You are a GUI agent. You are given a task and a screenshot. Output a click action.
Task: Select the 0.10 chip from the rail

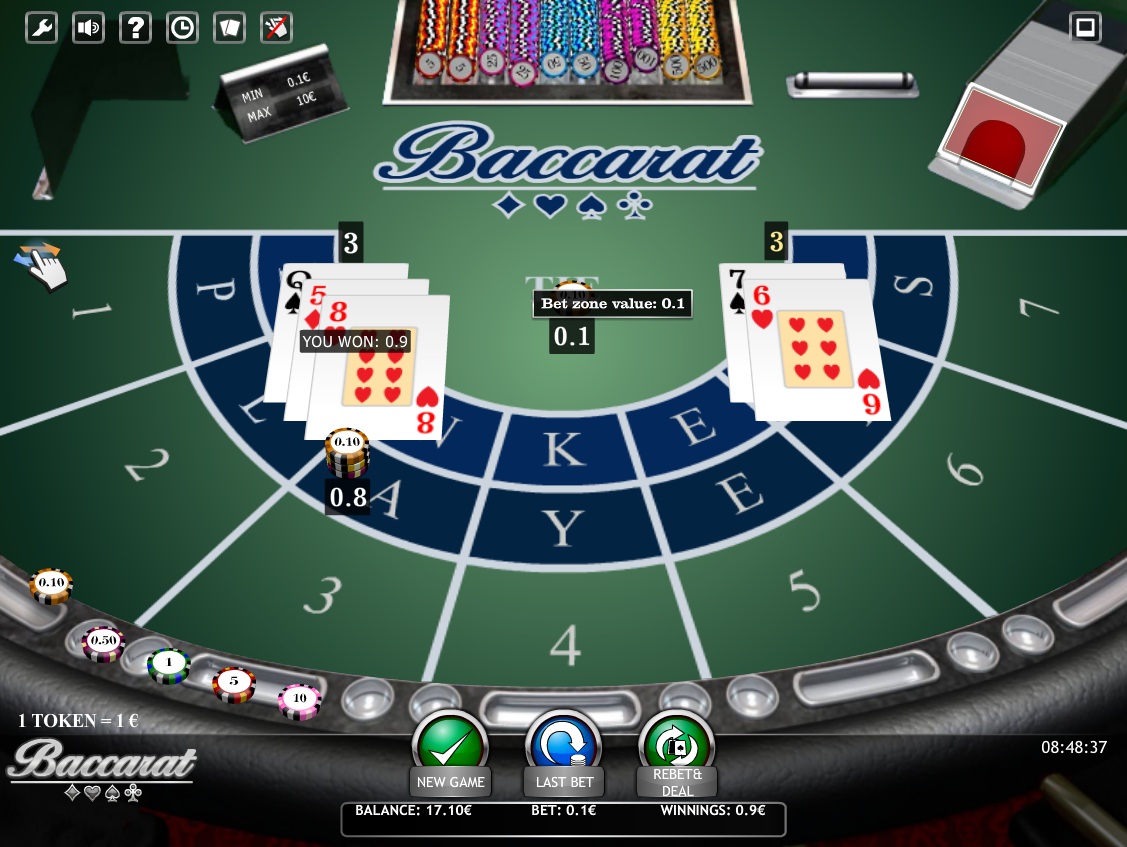click(x=51, y=585)
